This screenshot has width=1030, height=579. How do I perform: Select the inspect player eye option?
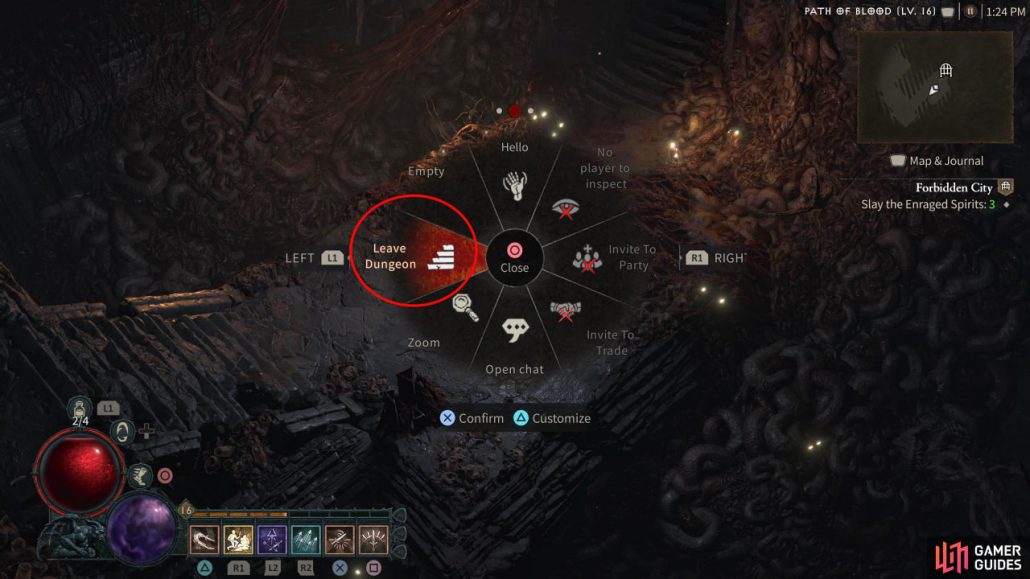click(x=565, y=208)
